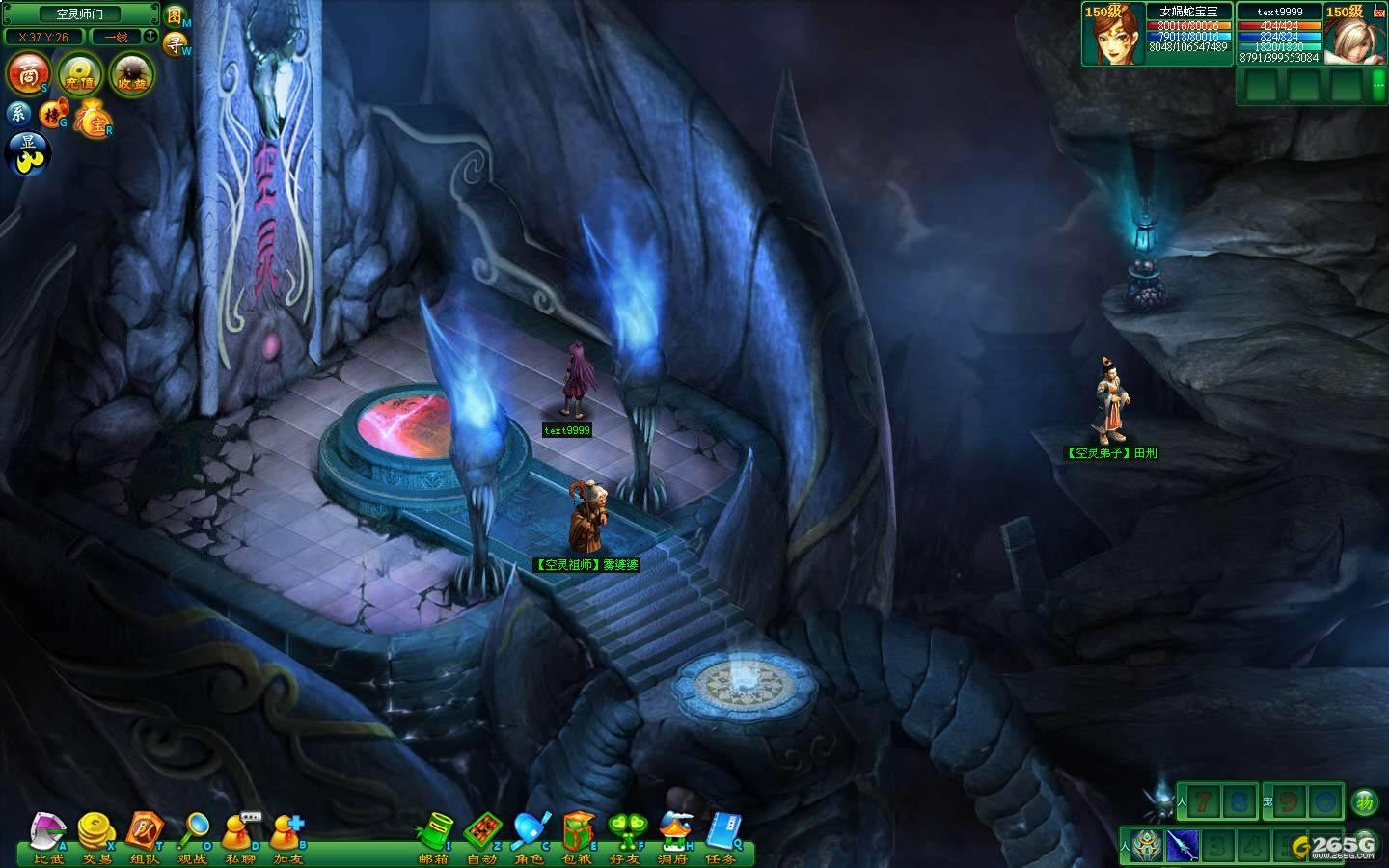Open the 宝 treasure bag icon
1389x868 pixels.
pyautogui.click(x=94, y=118)
